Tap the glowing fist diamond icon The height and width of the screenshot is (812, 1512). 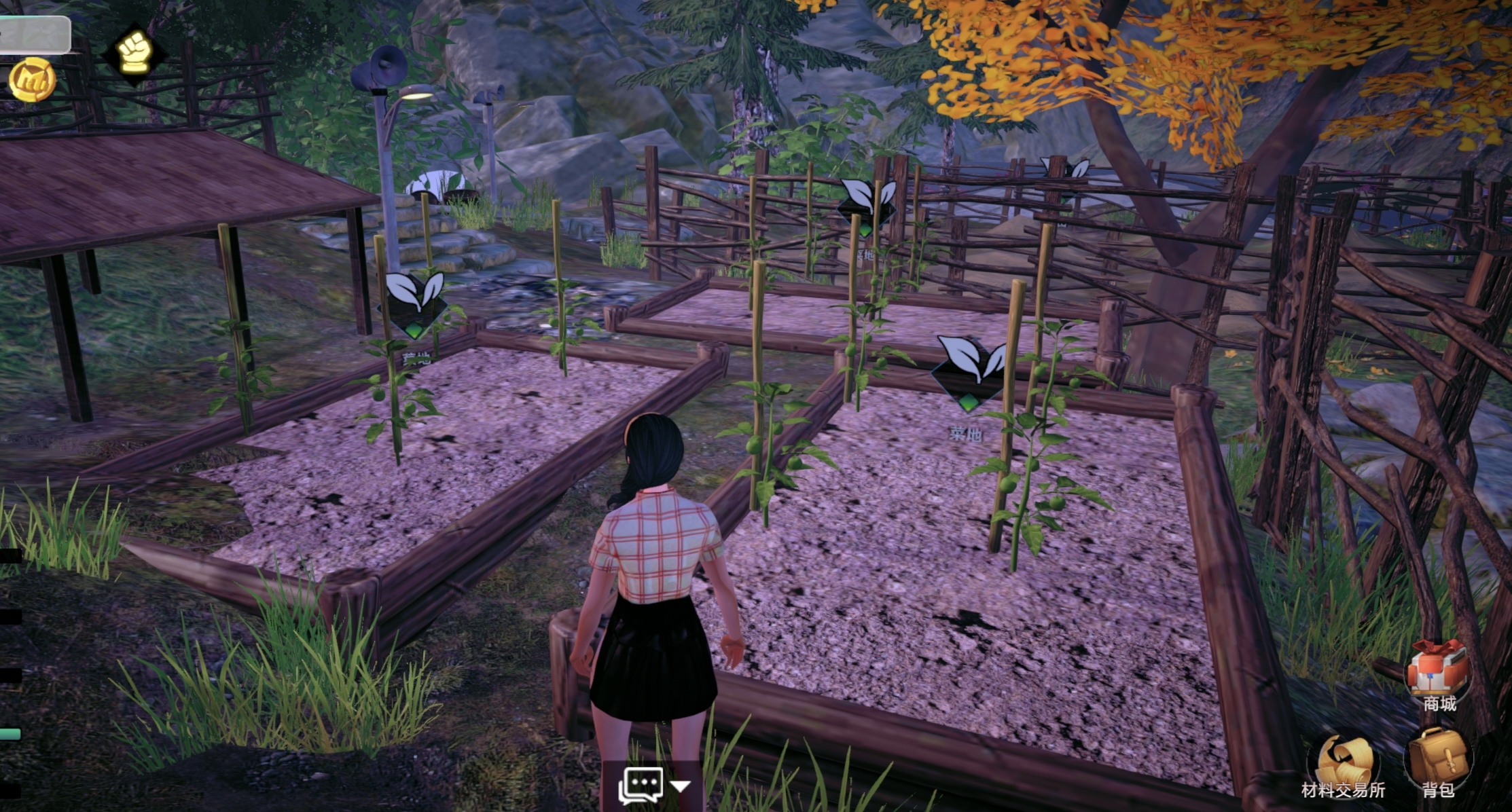(134, 52)
